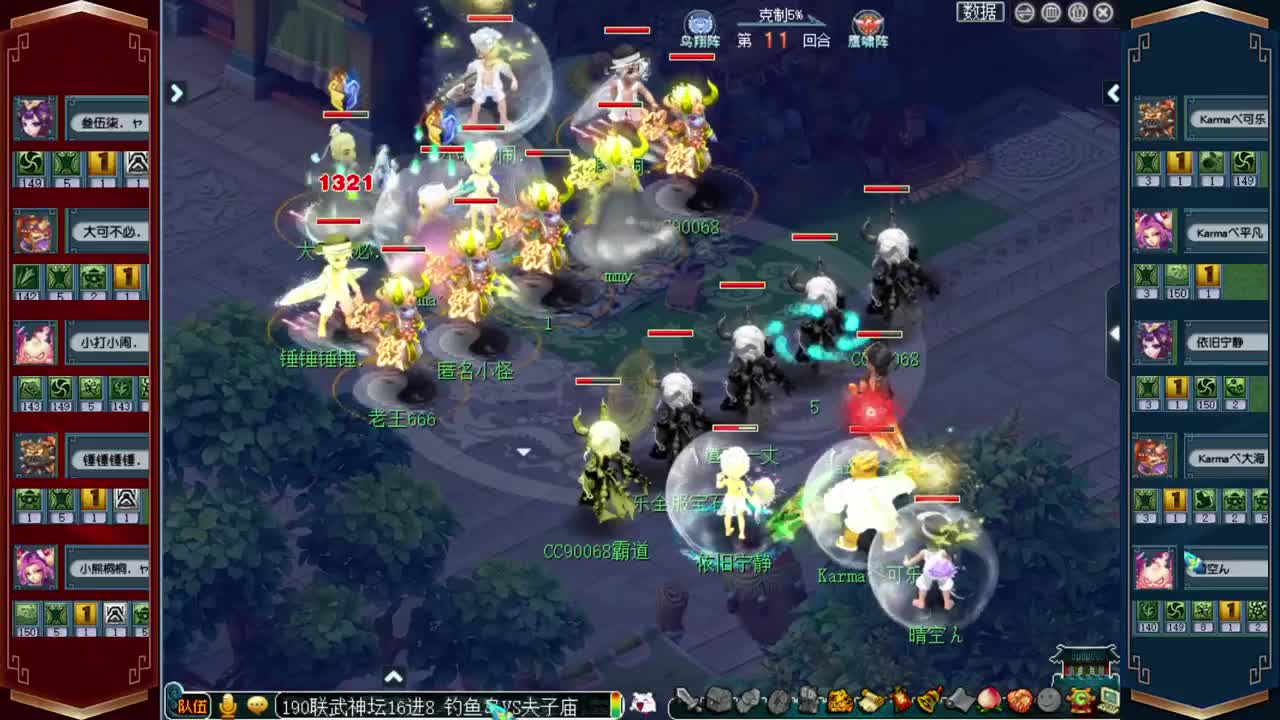The image size is (1280, 720).
Task: Collapse the right side panel using its arrow
Action: tap(1113, 93)
